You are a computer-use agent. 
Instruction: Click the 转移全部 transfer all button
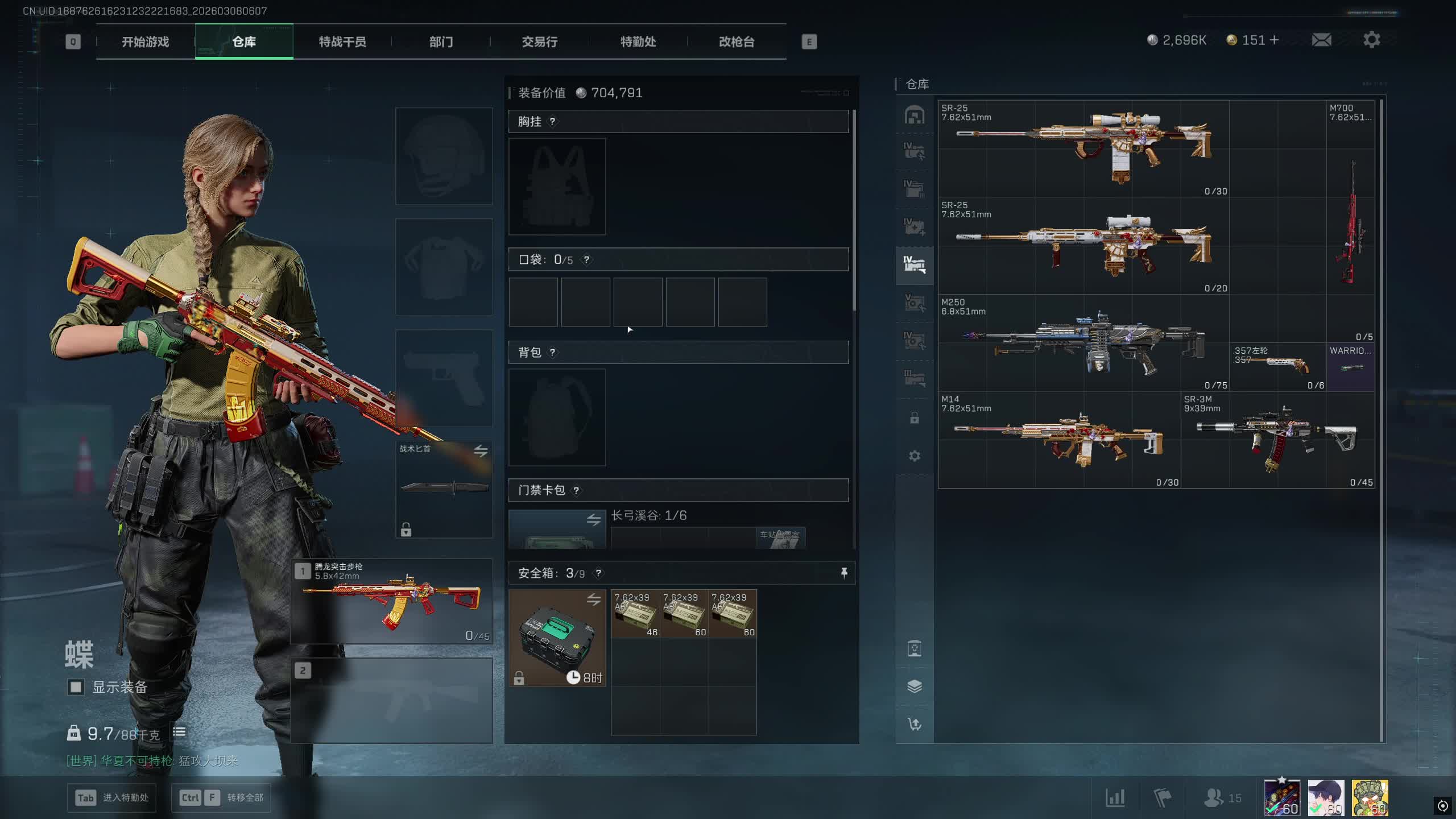click(x=221, y=797)
